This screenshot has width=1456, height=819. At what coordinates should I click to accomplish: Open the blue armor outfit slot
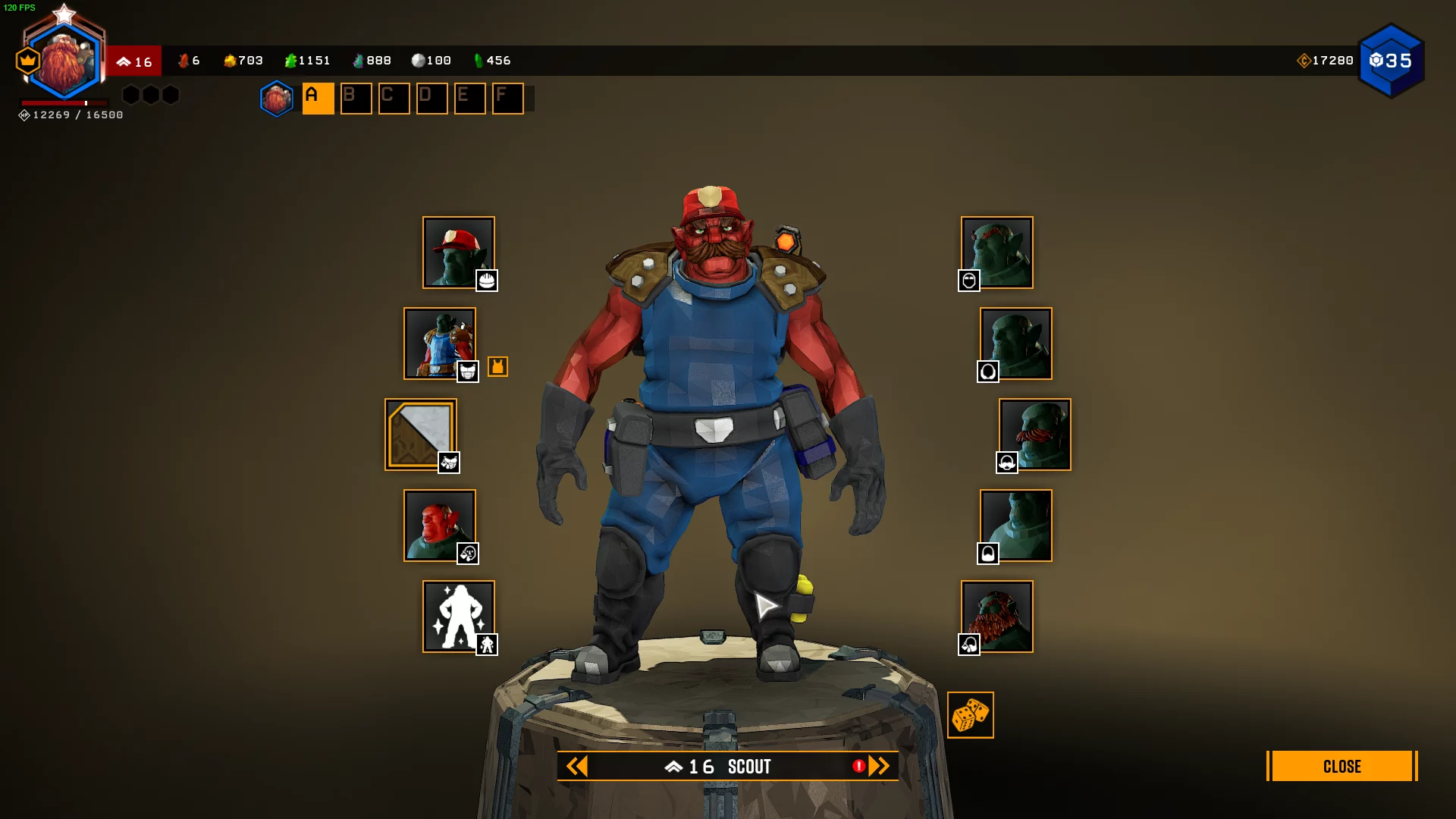(439, 344)
